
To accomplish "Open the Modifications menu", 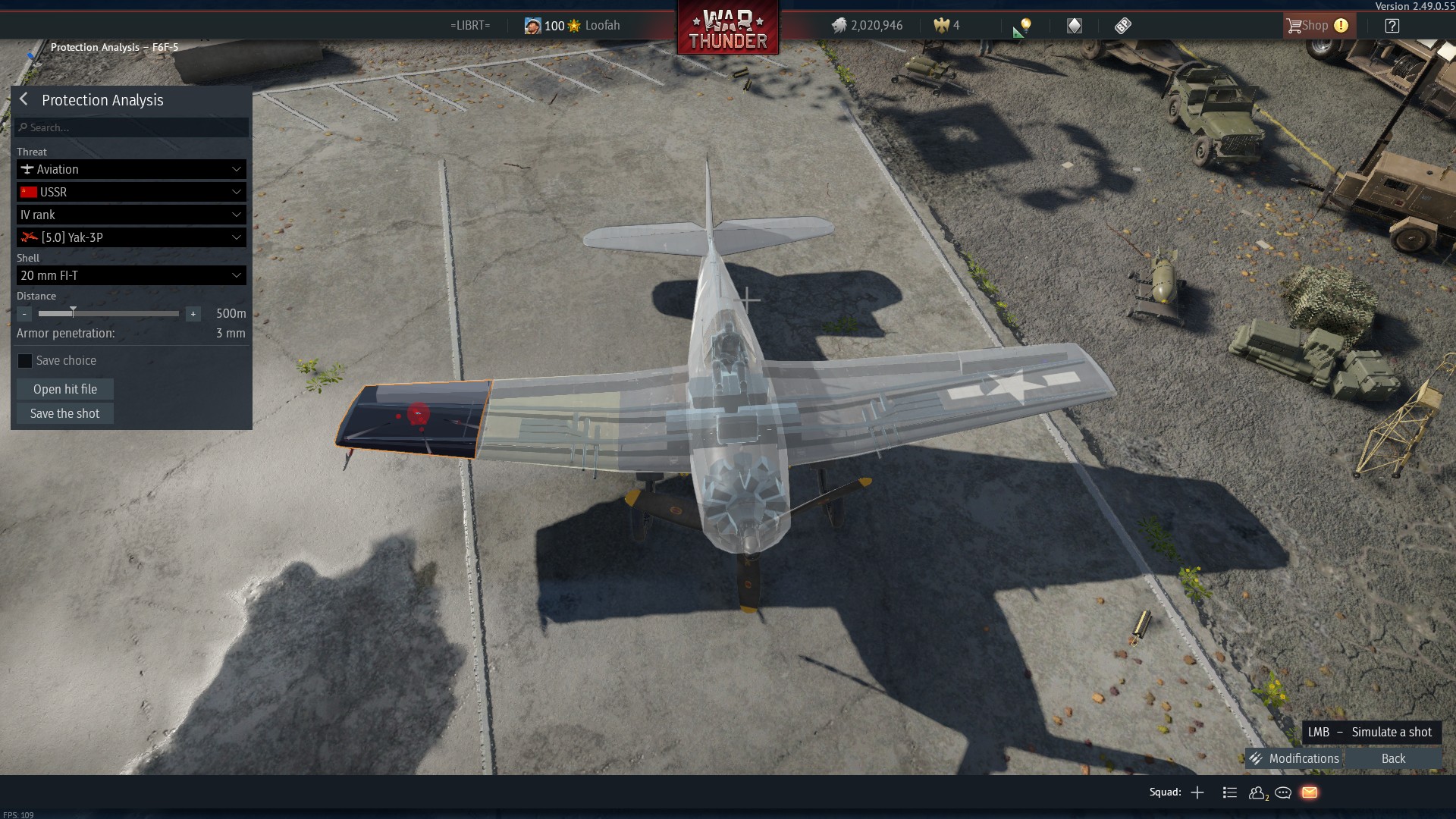I will pyautogui.click(x=1295, y=758).
